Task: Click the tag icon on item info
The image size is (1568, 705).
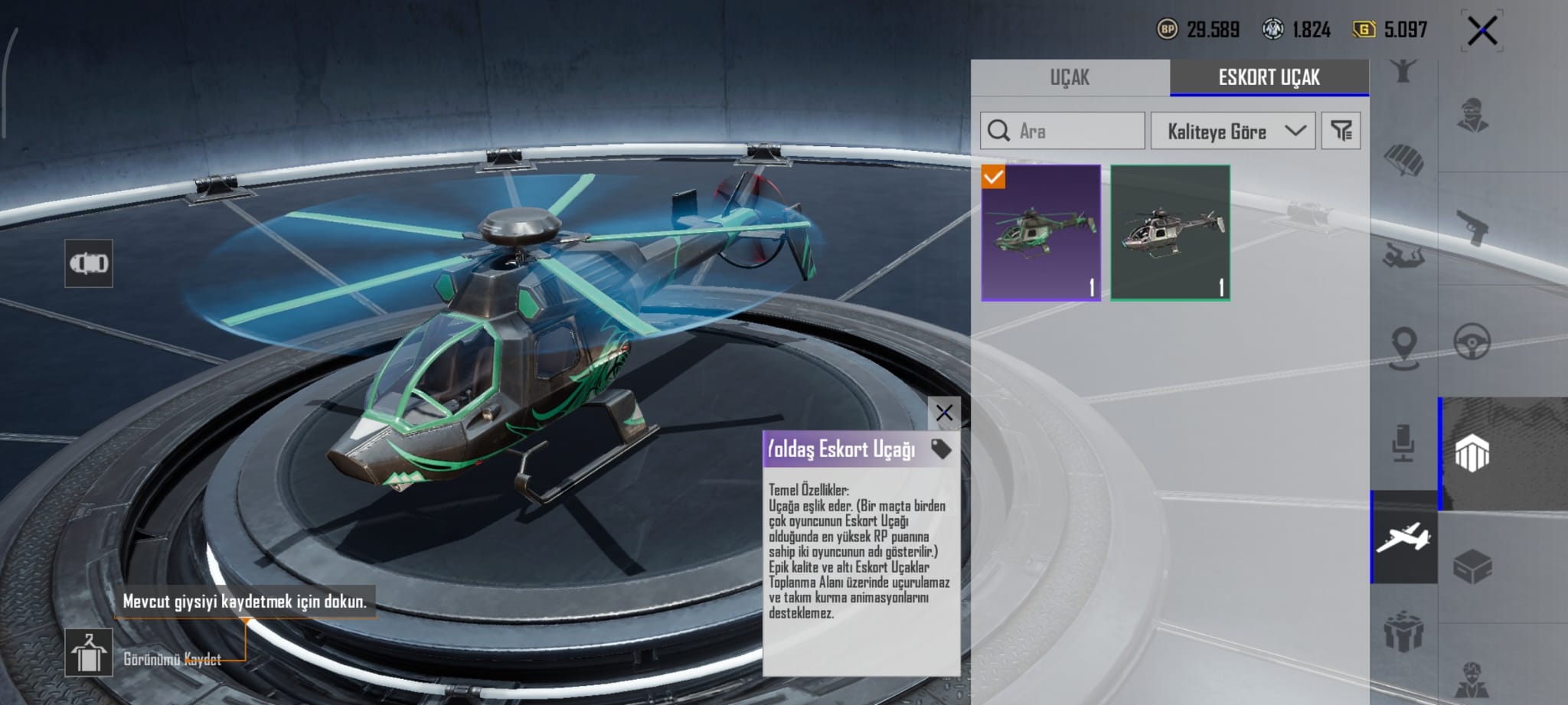Action: (941, 449)
